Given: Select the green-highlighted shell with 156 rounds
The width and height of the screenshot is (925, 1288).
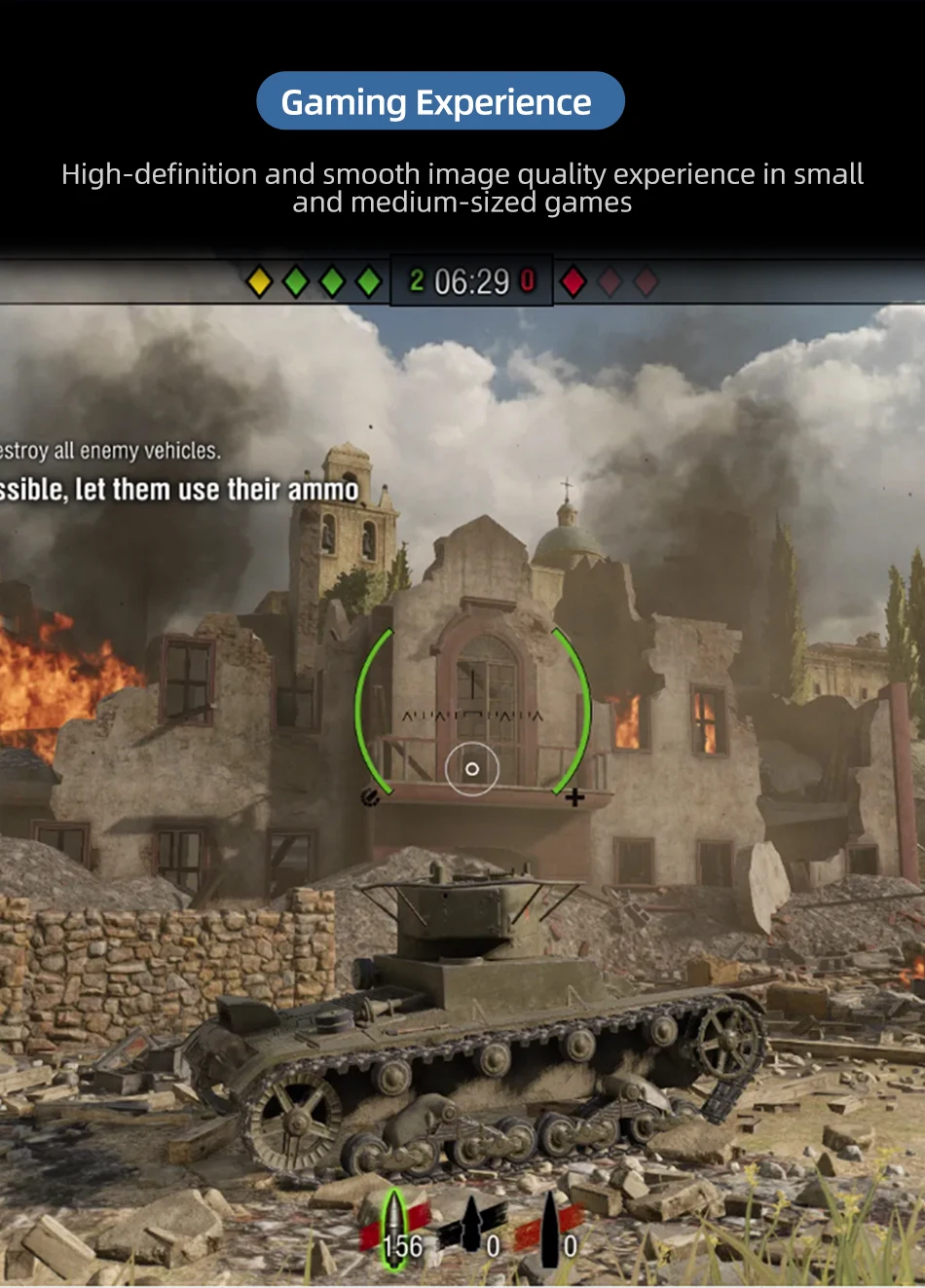Looking at the screenshot, I should click(x=394, y=1230).
